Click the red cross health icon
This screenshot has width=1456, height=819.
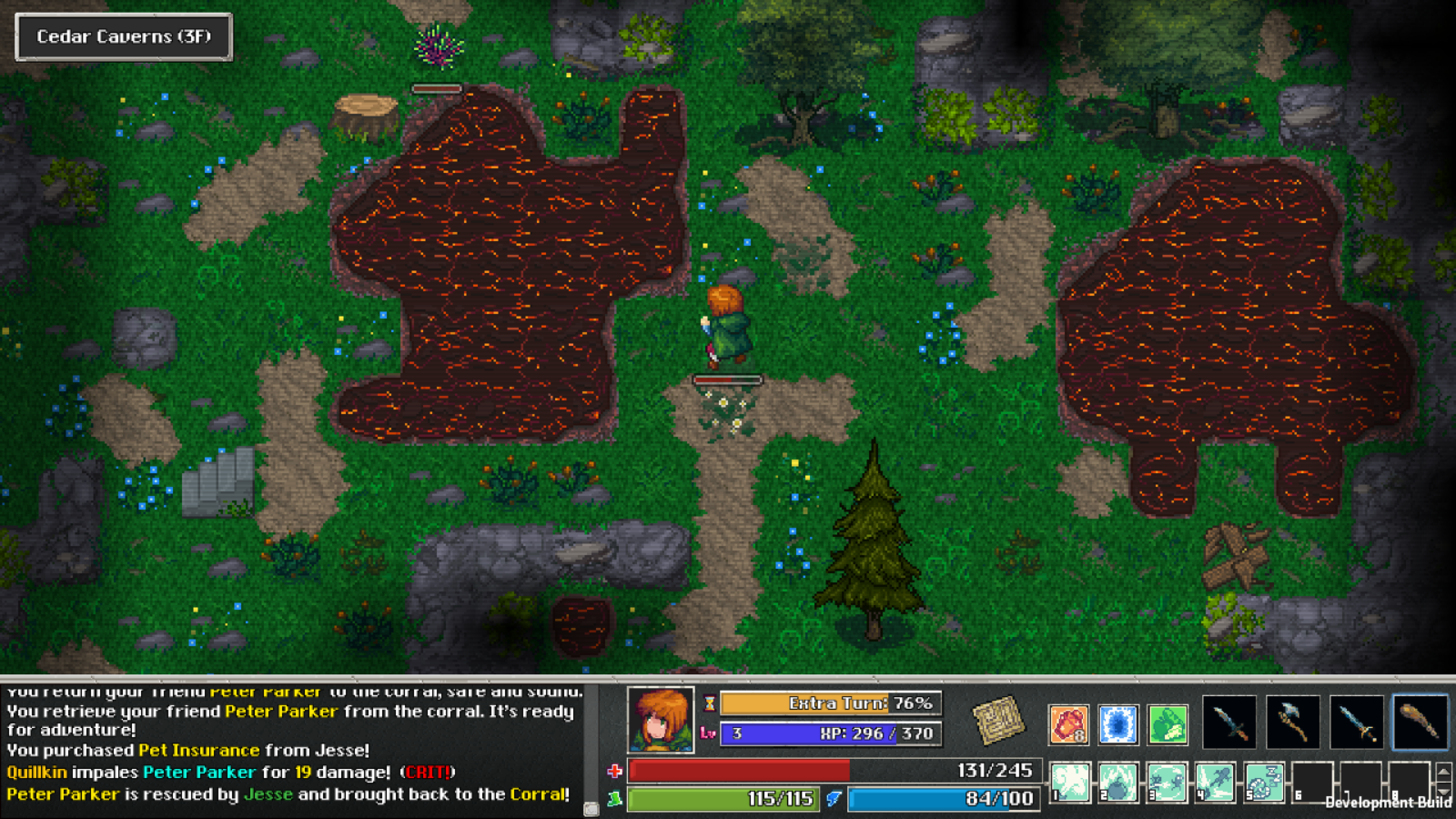pos(616,770)
